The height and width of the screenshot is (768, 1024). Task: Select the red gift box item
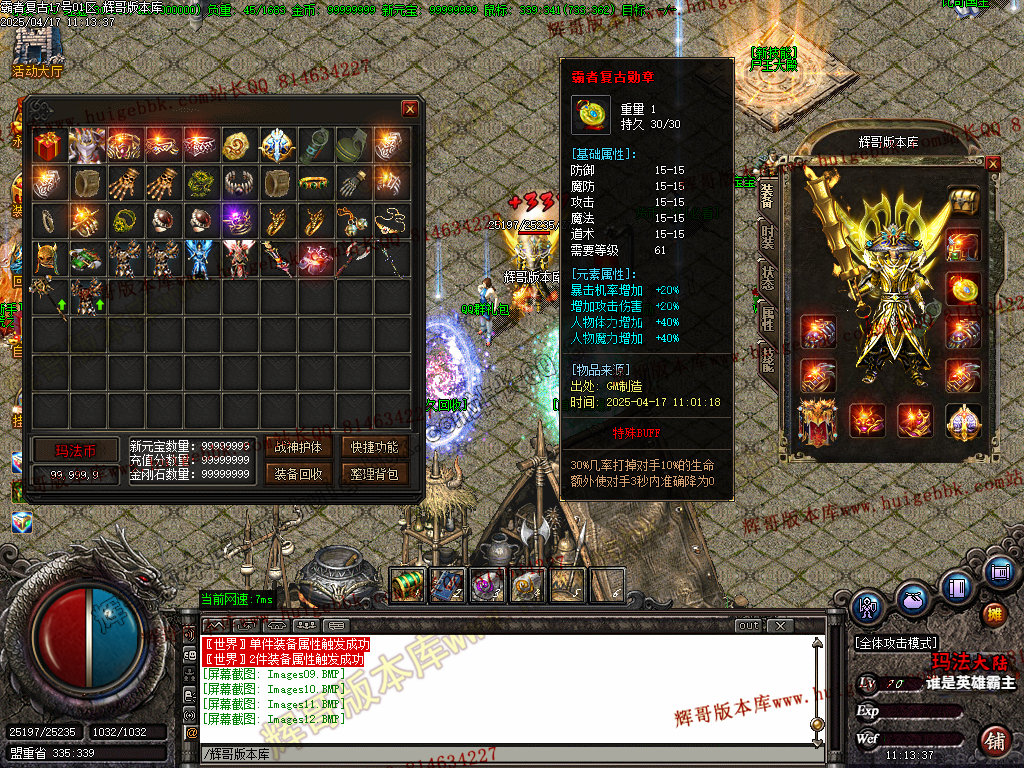[x=47, y=146]
